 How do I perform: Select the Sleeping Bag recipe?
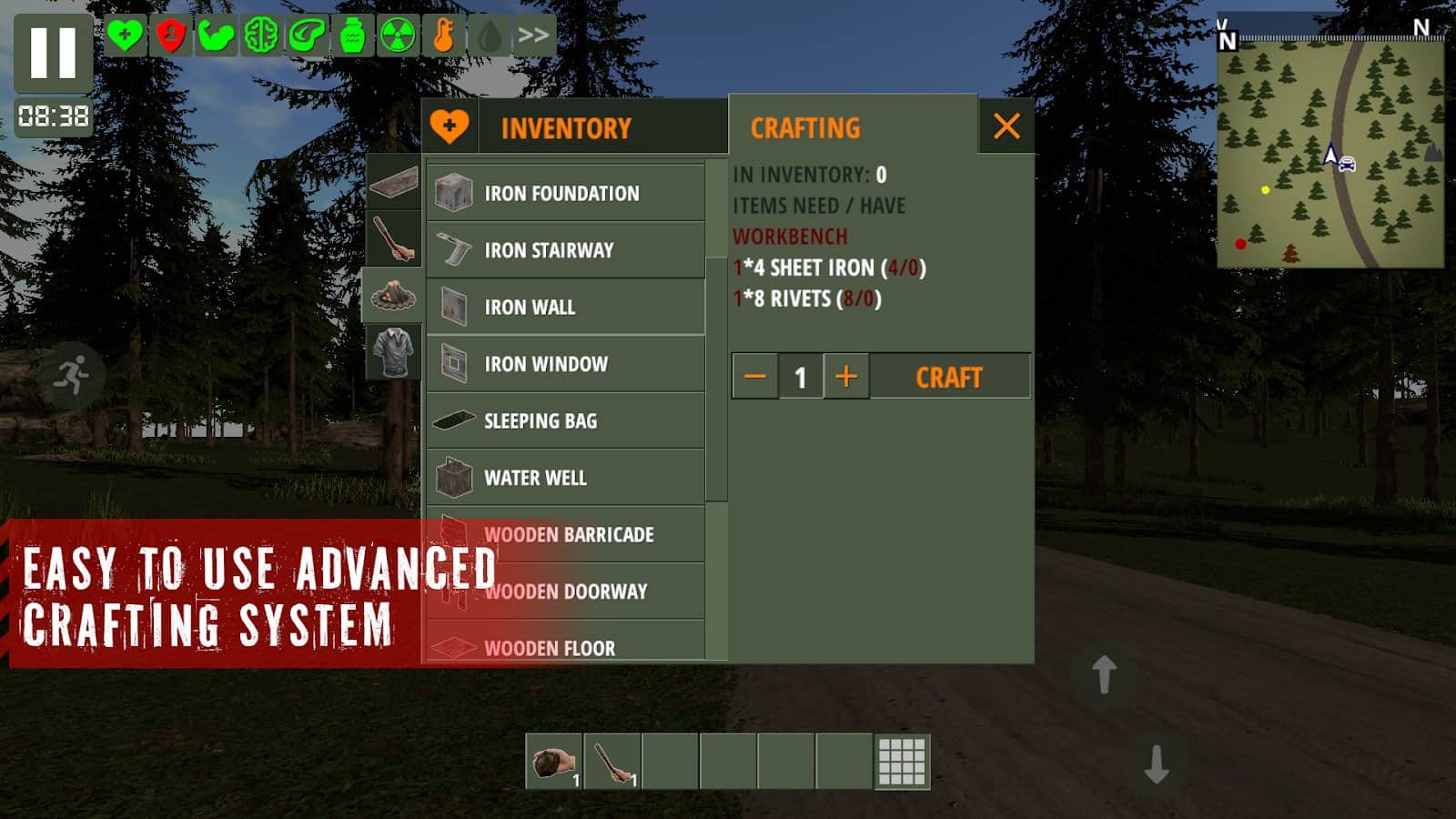click(565, 421)
